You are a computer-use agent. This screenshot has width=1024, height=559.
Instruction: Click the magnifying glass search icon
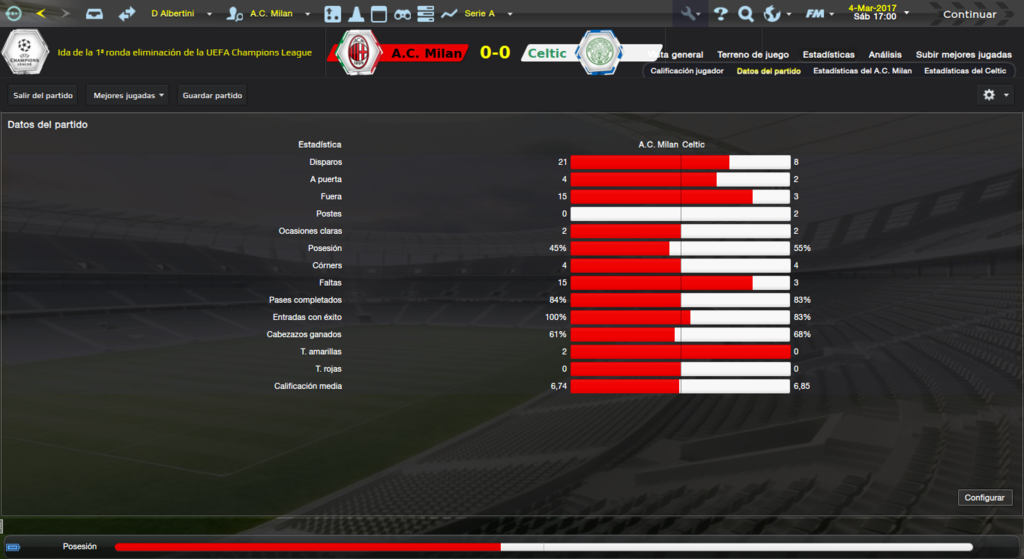point(745,14)
